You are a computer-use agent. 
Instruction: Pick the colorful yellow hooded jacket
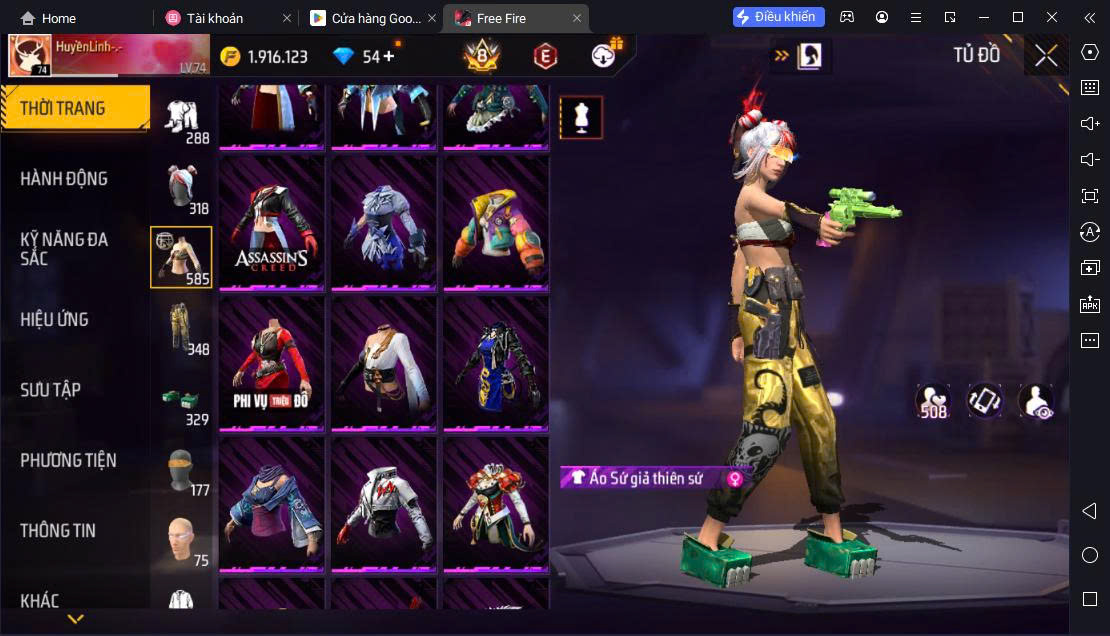pos(496,223)
